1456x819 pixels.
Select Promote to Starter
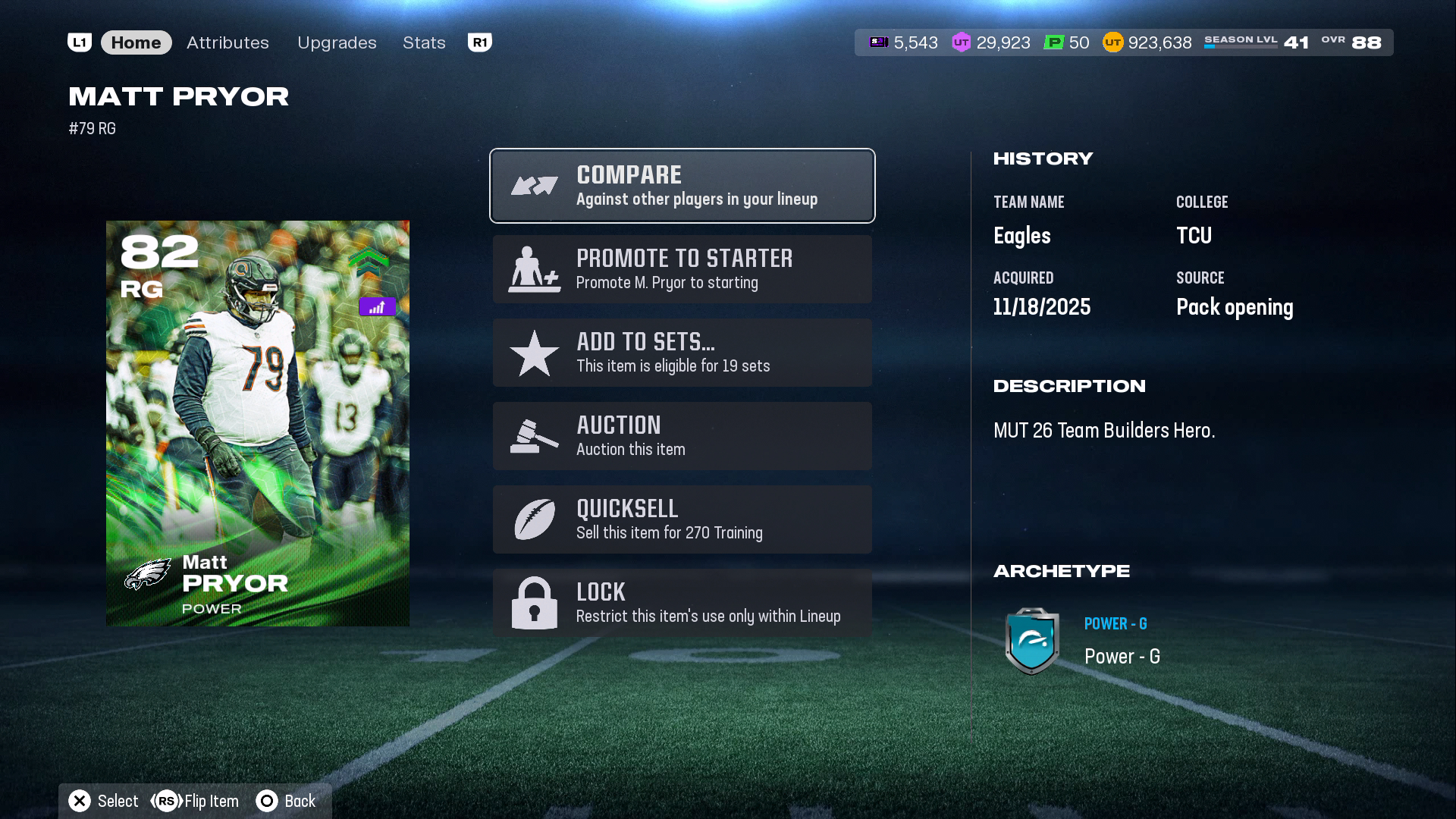pyautogui.click(x=682, y=269)
